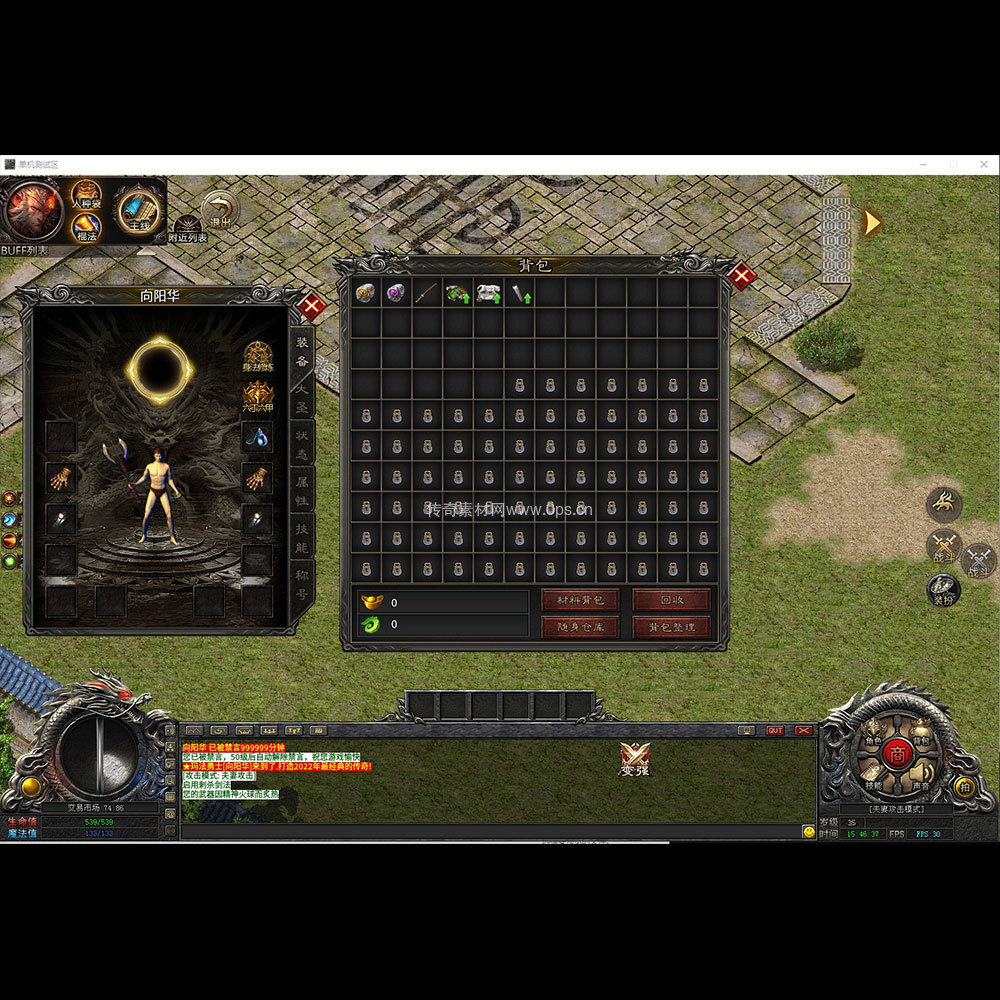Viewport: 1000px width, 1000px height.
Task: Select the 装备 equipment tab
Action: (302, 349)
